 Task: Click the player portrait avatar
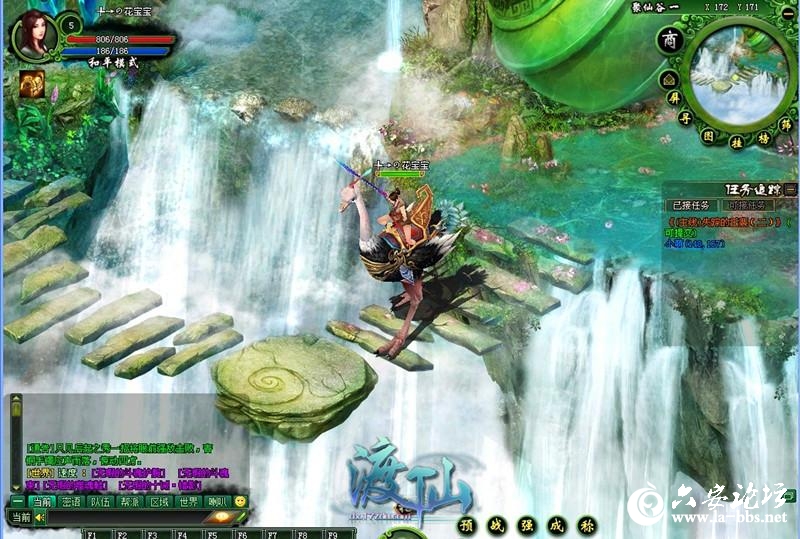pyautogui.click(x=34, y=36)
